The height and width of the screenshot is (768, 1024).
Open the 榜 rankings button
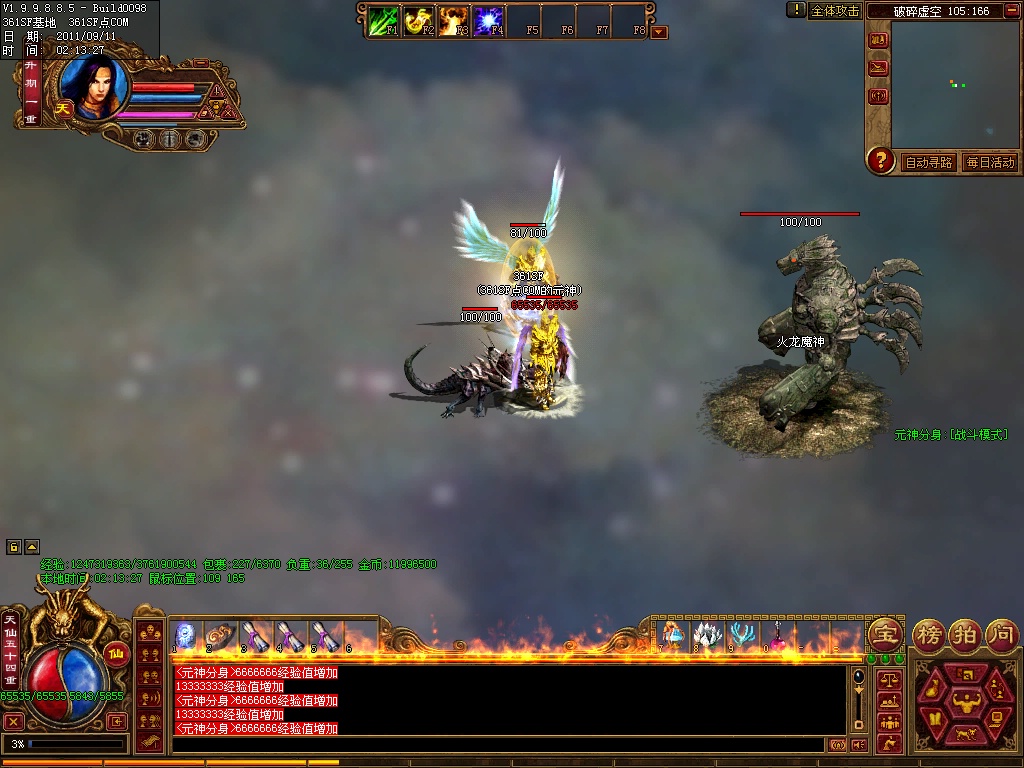[929, 634]
